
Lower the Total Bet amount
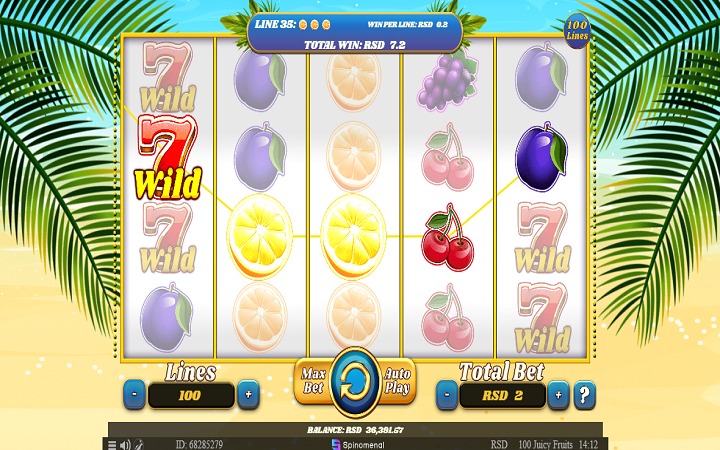pos(446,395)
